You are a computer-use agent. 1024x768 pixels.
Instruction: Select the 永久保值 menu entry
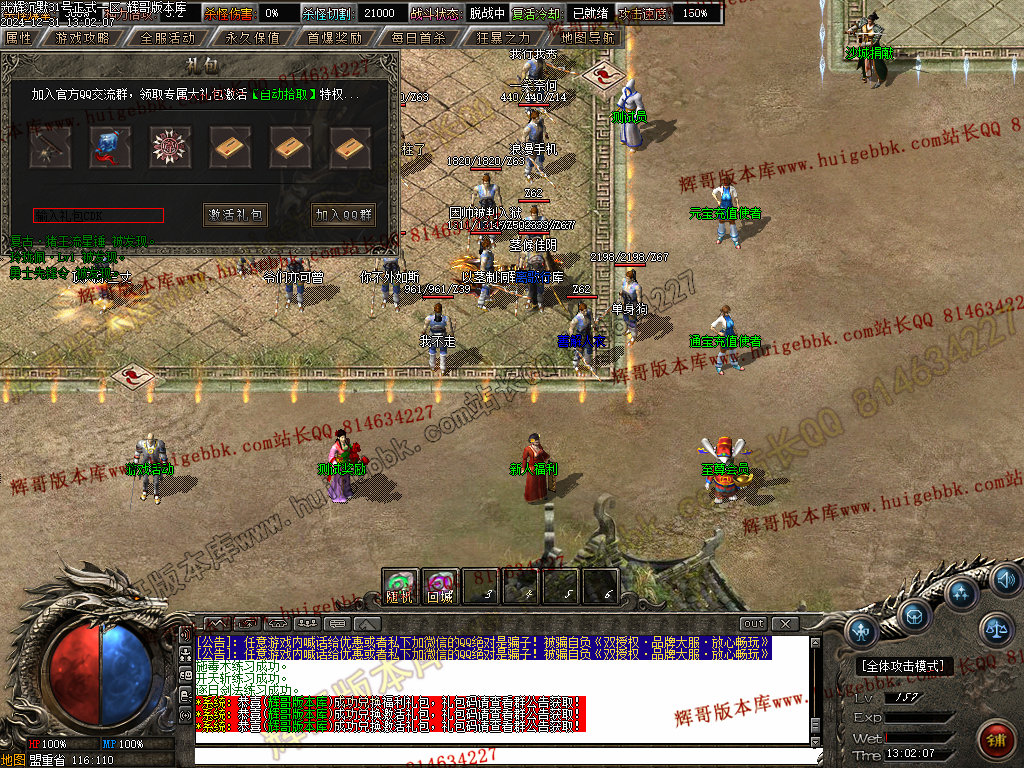point(251,37)
